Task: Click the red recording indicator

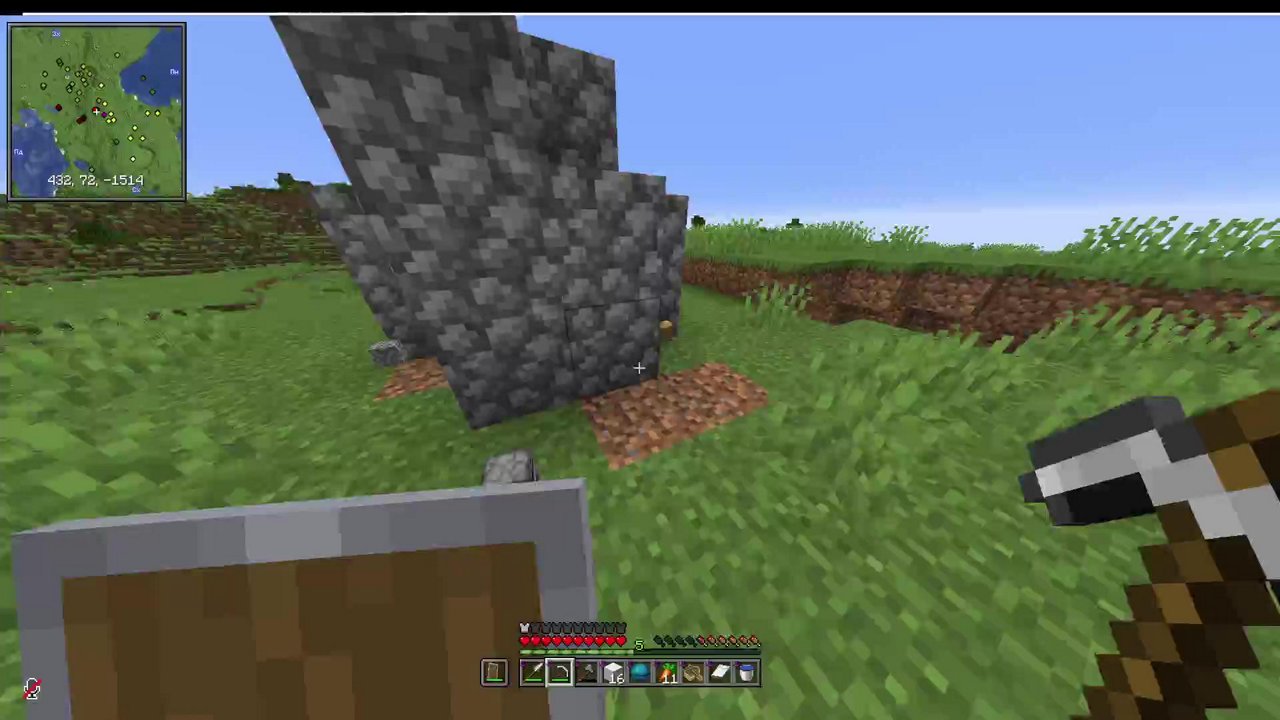Action: pos(30,687)
